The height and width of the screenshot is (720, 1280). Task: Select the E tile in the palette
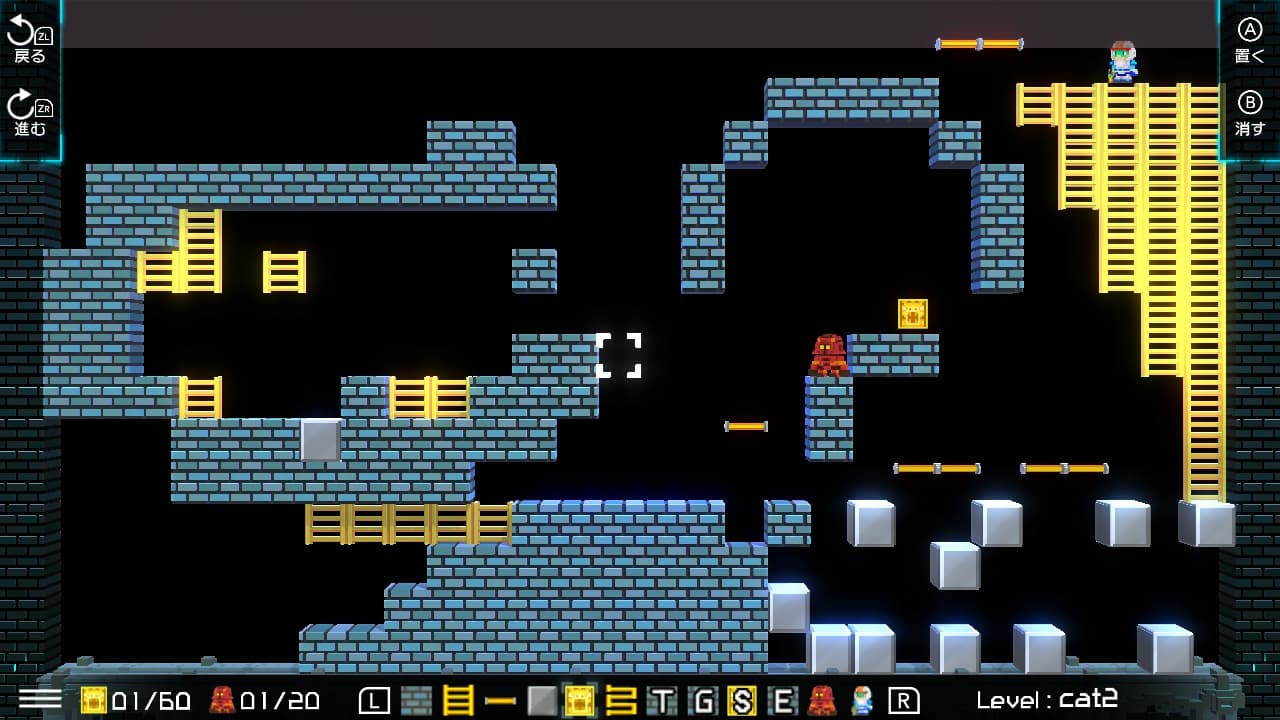[783, 700]
